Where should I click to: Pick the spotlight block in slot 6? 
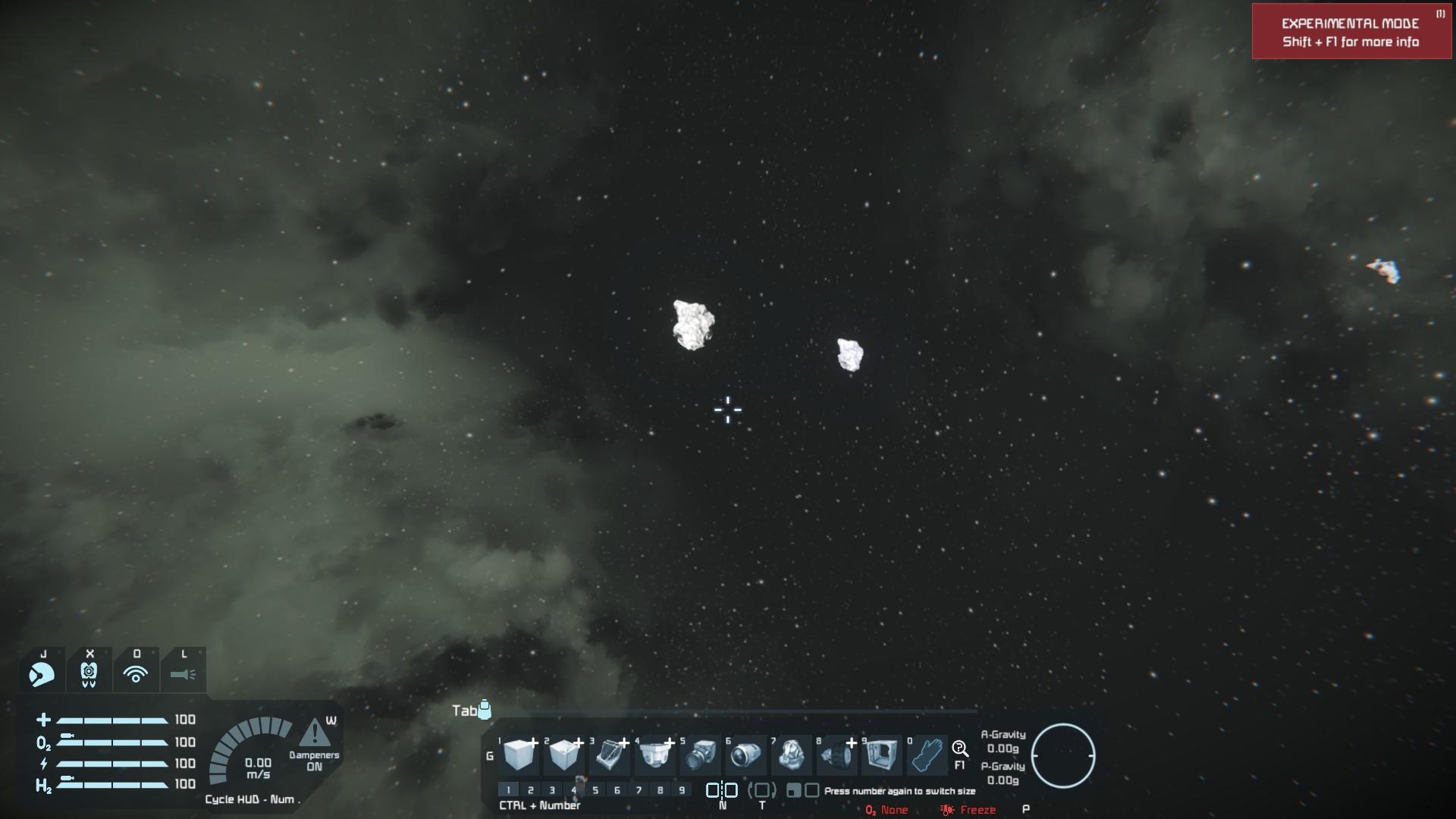[x=746, y=755]
